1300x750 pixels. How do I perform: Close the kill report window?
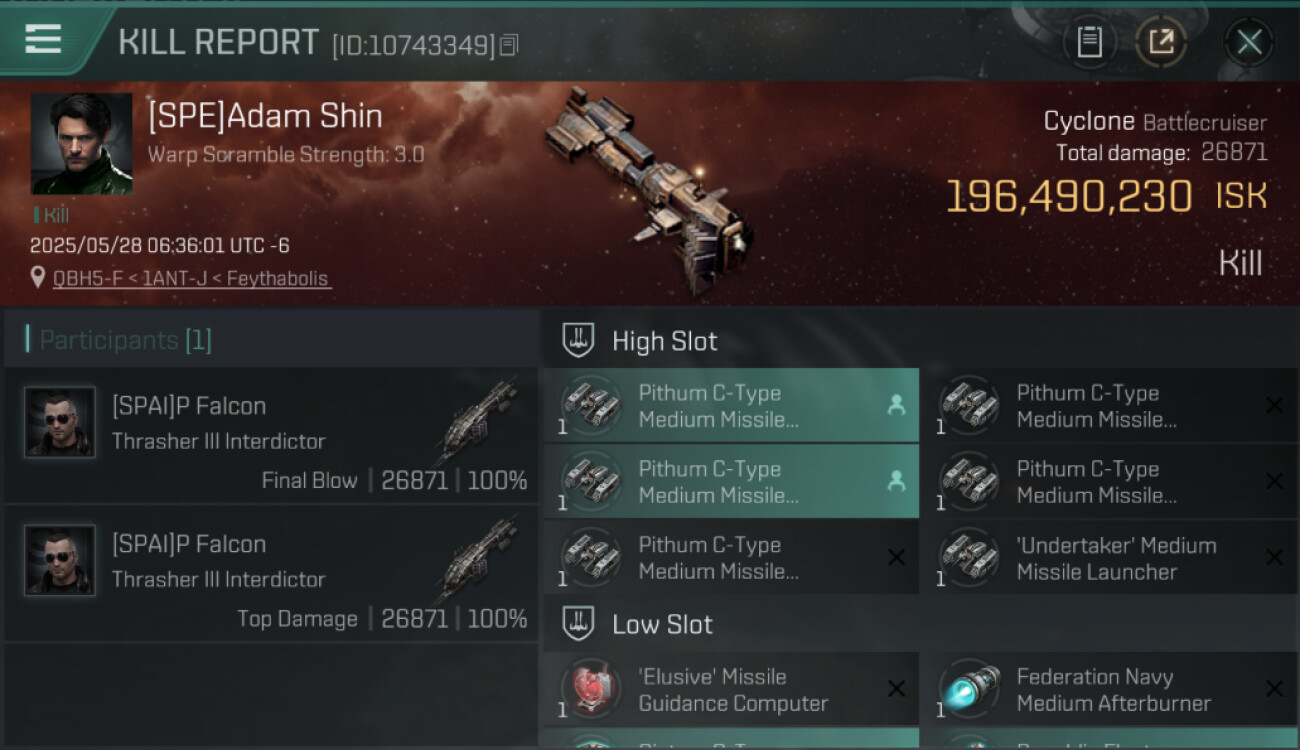(x=1249, y=42)
